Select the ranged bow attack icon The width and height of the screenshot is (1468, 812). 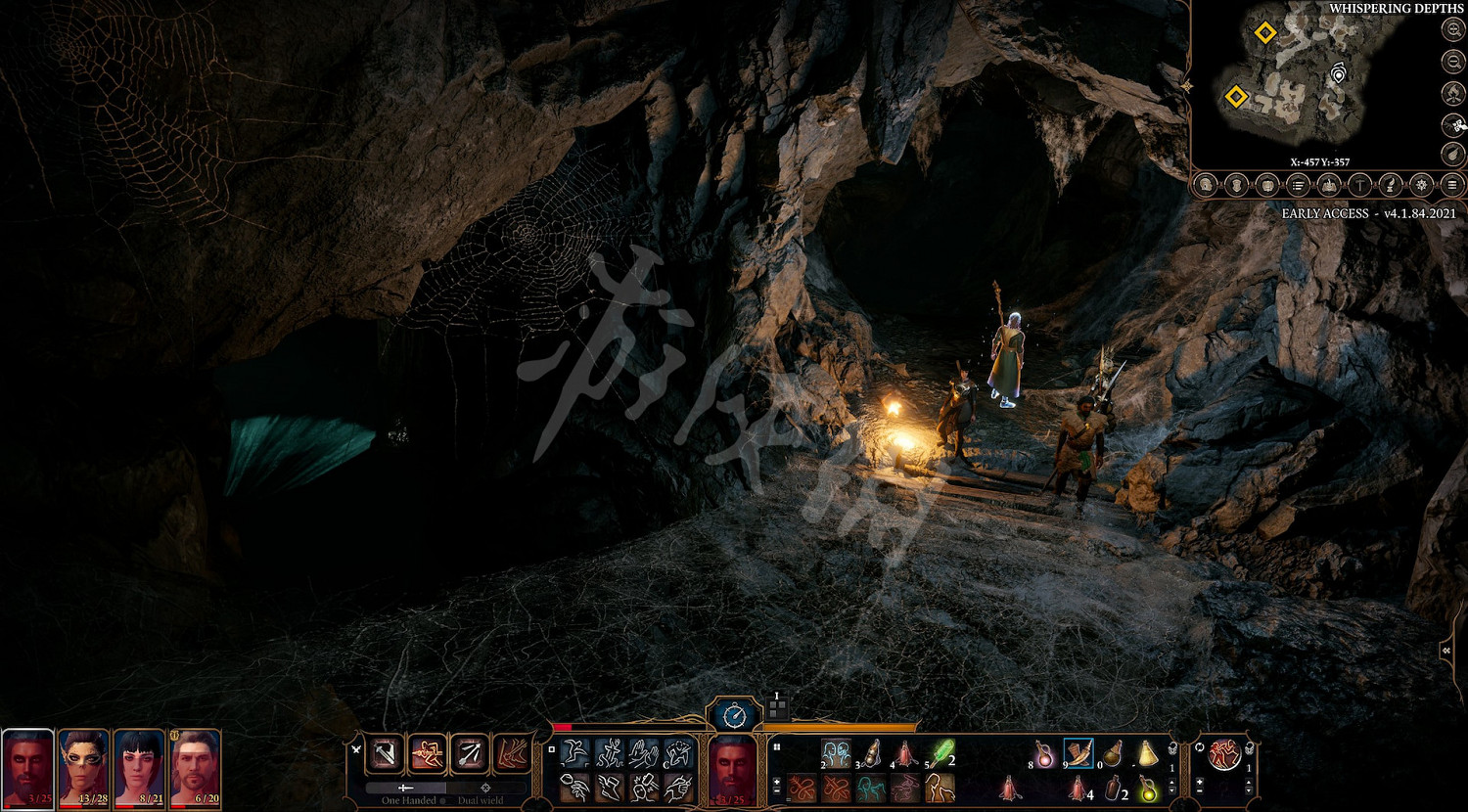tap(469, 754)
